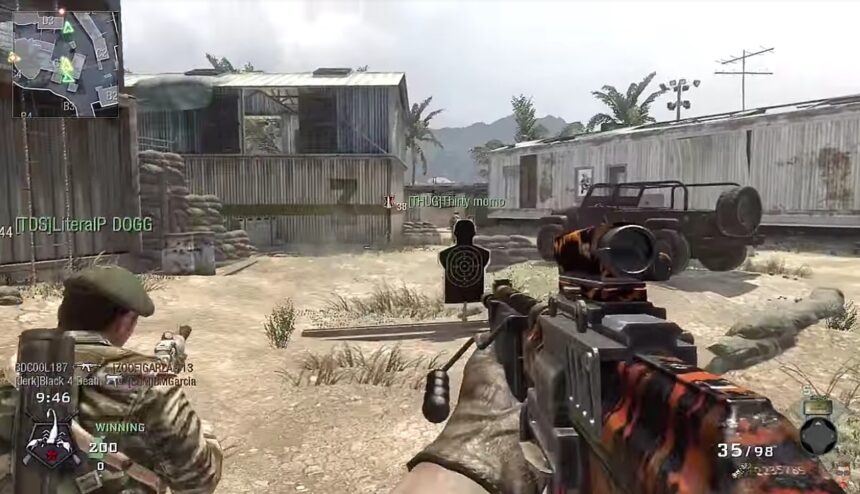The height and width of the screenshot is (494, 860).
Task: Click the Black 4 Death kill feed entry
Action: (57, 381)
